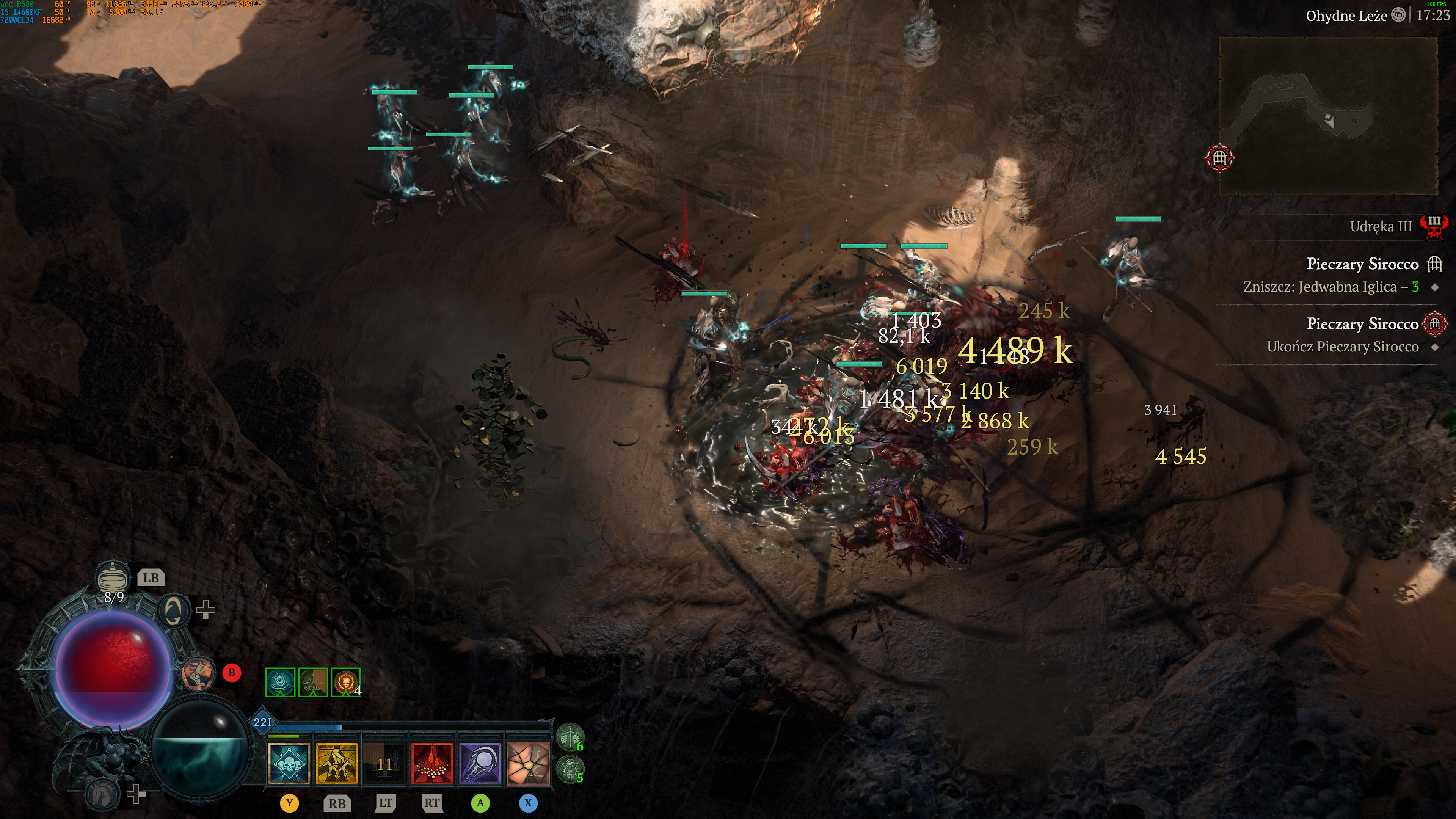Cast the blue three-skulls skill
1456x819 pixels.
289,764
